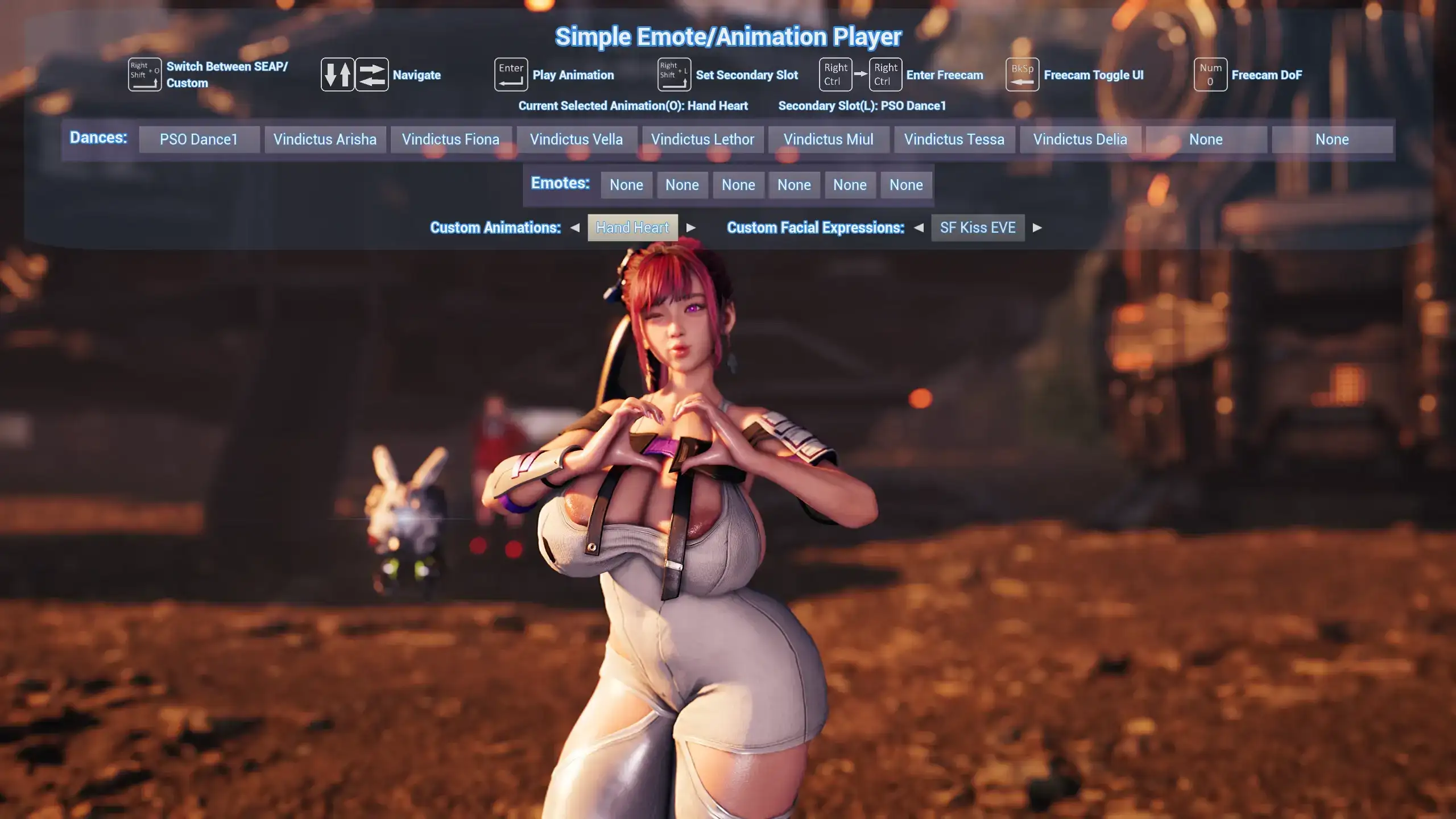The image size is (1456, 819).
Task: Select Vindictus Vella dance entry
Action: pos(576,139)
